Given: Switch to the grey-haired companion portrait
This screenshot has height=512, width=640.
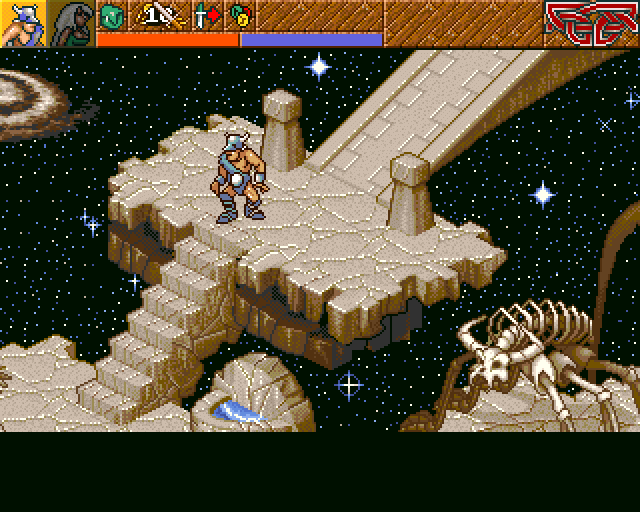Looking at the screenshot, I should [71, 23].
